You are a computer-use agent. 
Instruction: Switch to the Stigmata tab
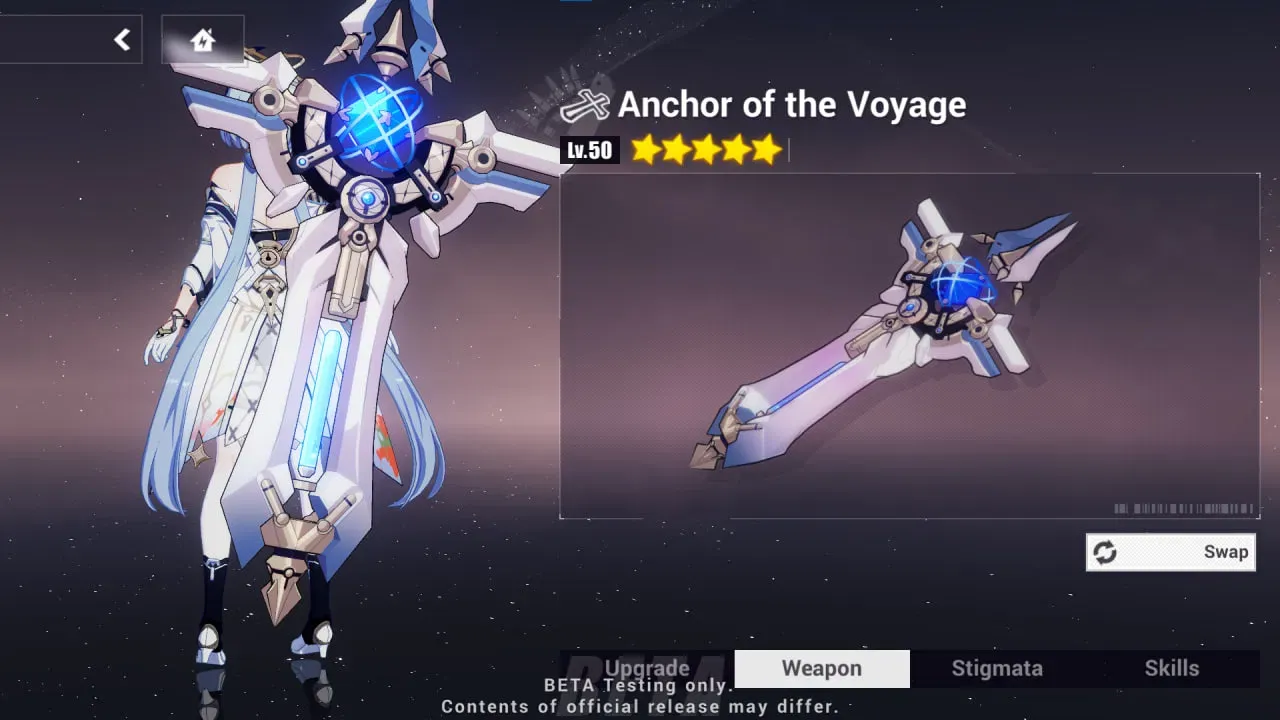996,668
